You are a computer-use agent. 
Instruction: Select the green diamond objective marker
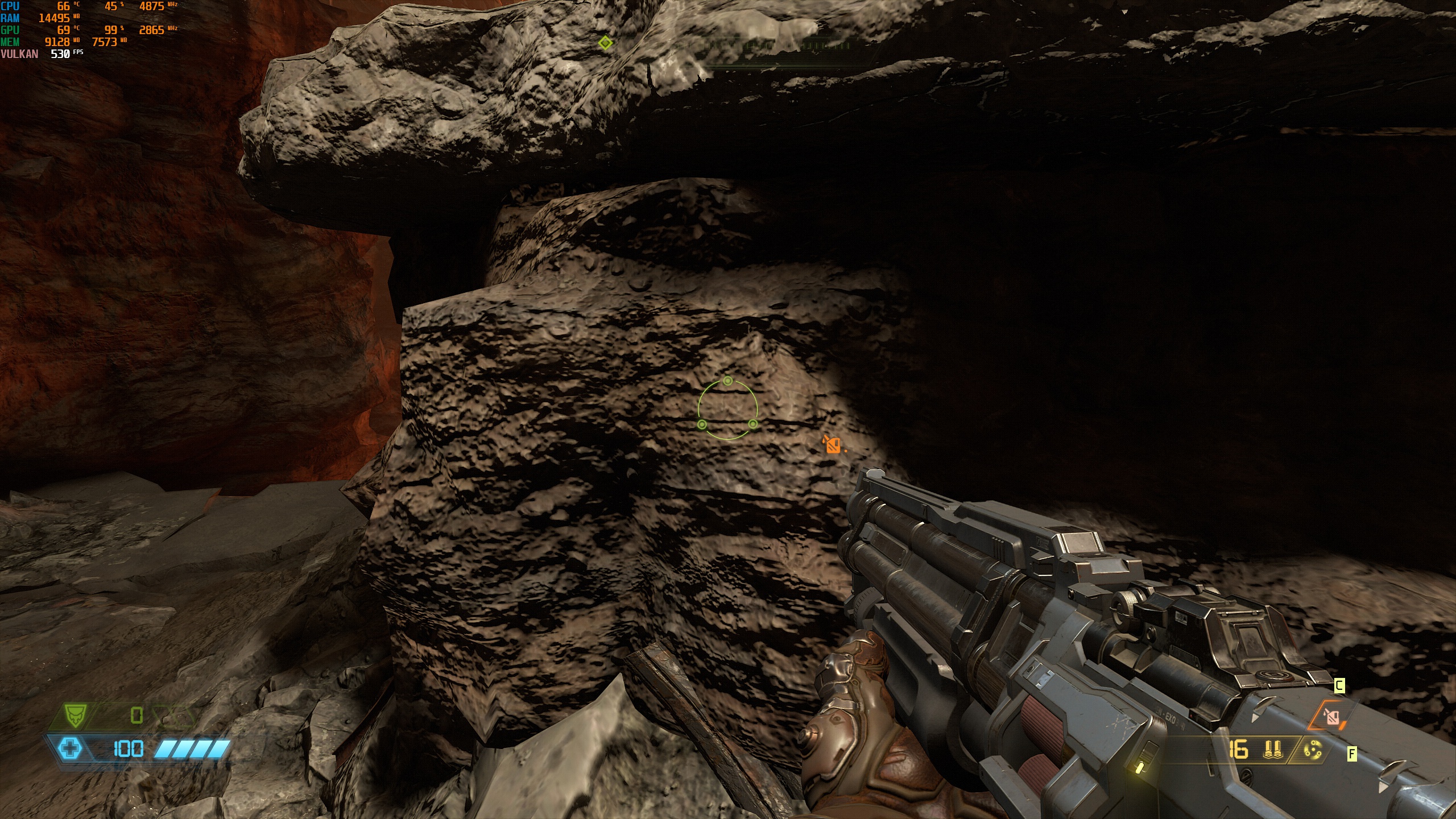tap(606, 43)
